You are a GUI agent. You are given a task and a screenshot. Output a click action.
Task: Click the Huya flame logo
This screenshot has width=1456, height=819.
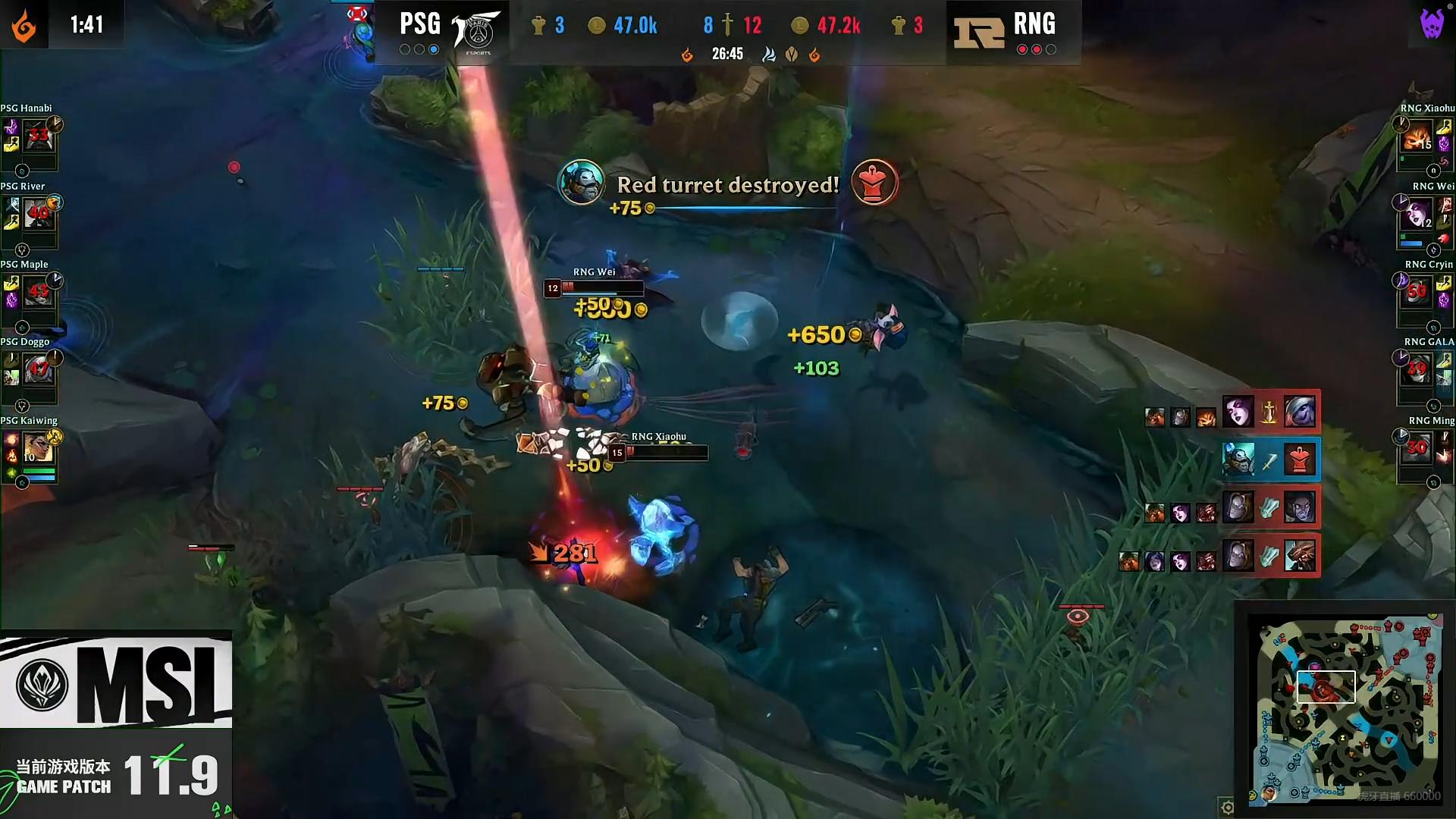(24, 25)
